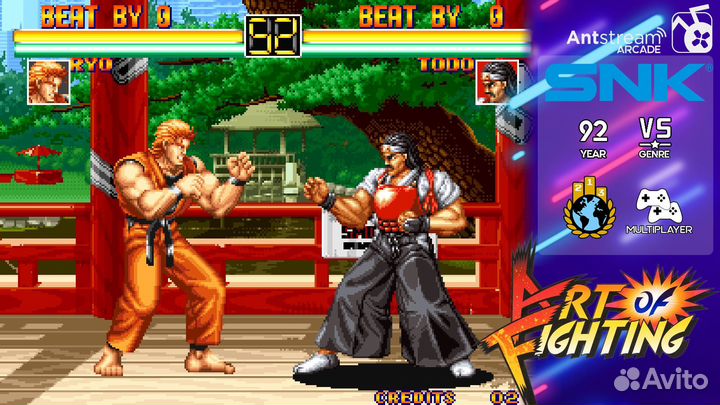Click Ryo's fighter portrait
720x405 pixels.
point(48,83)
